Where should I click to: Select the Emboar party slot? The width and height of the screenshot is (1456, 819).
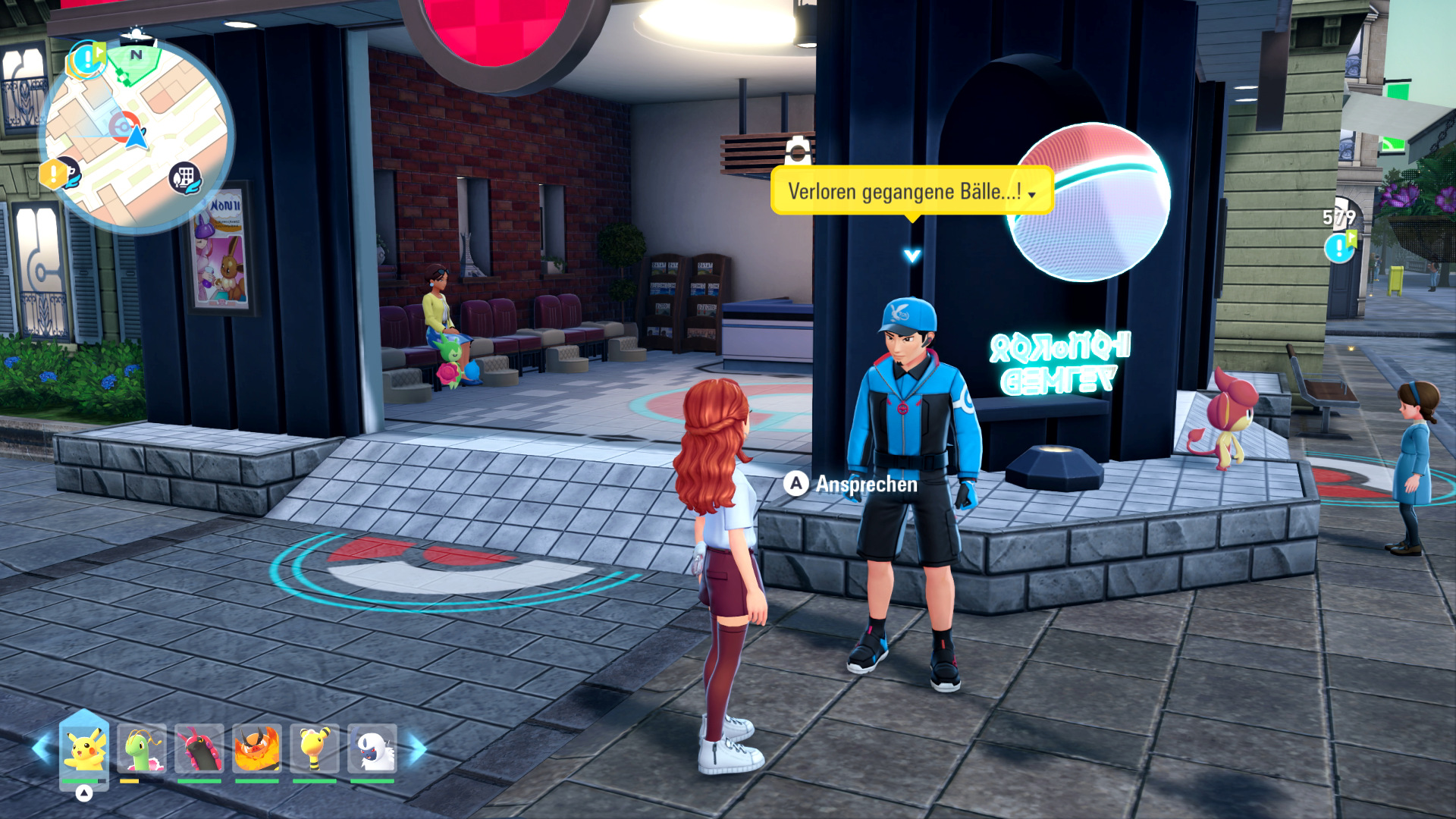coord(257,749)
